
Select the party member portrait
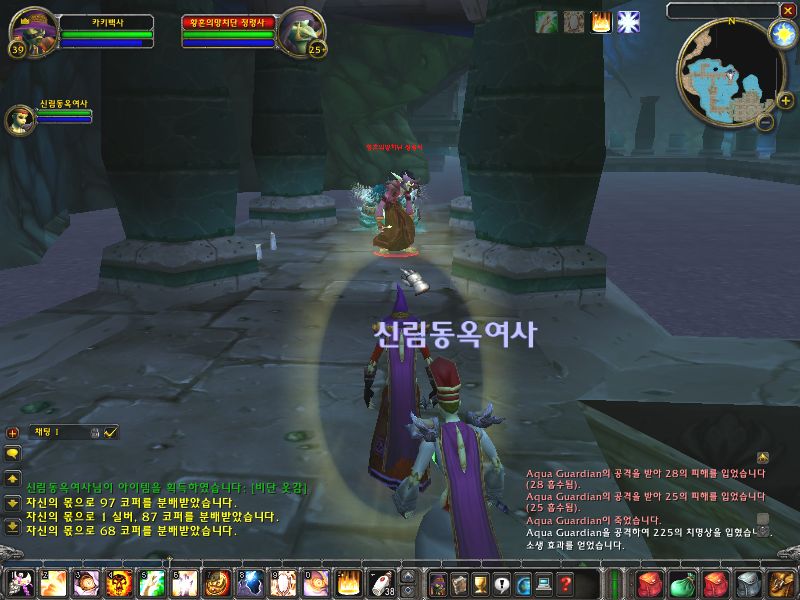20,118
